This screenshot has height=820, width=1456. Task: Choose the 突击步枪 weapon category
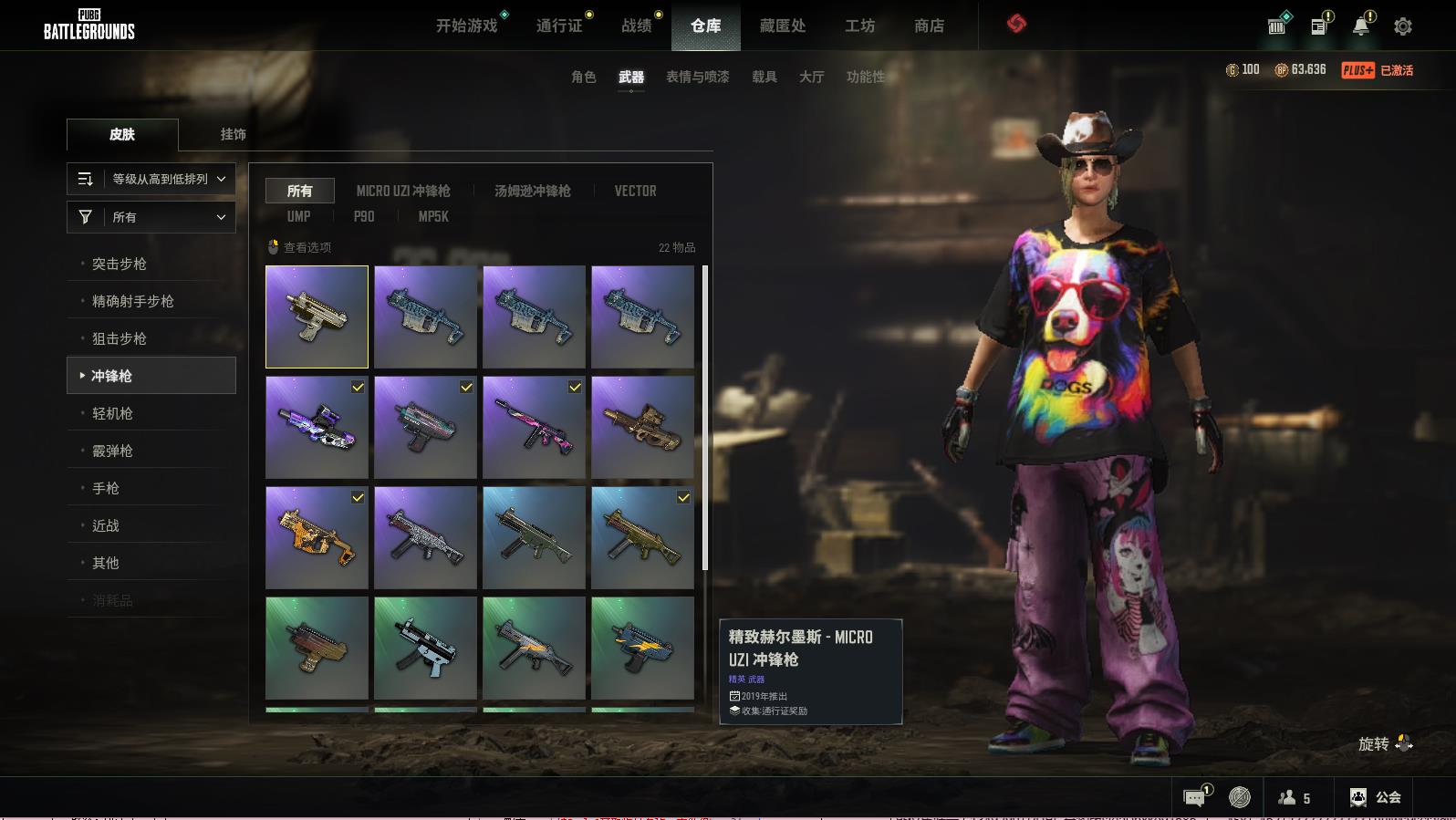point(120,264)
